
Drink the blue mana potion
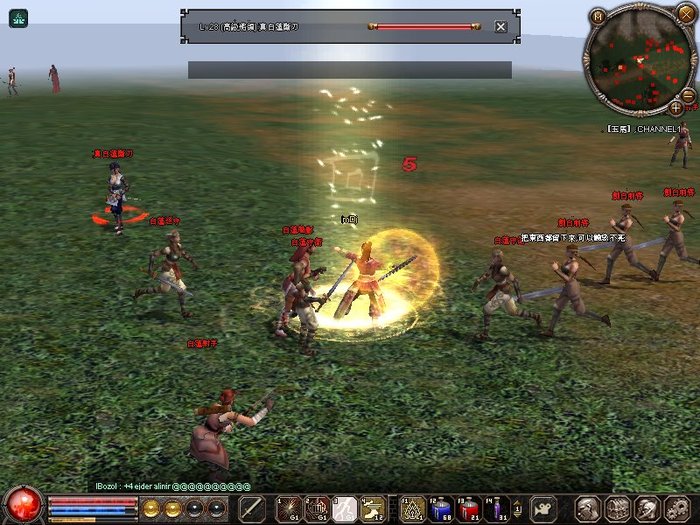[x=441, y=507]
